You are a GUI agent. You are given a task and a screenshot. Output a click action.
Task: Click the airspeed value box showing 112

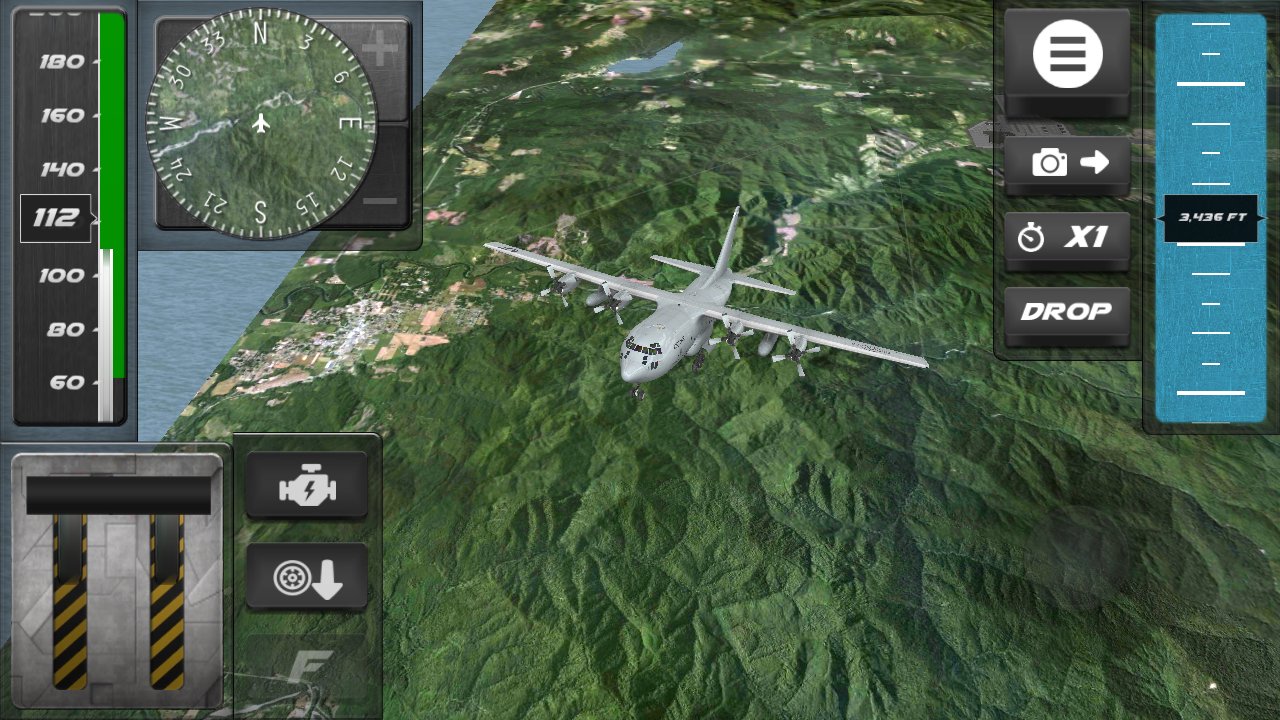tap(58, 217)
